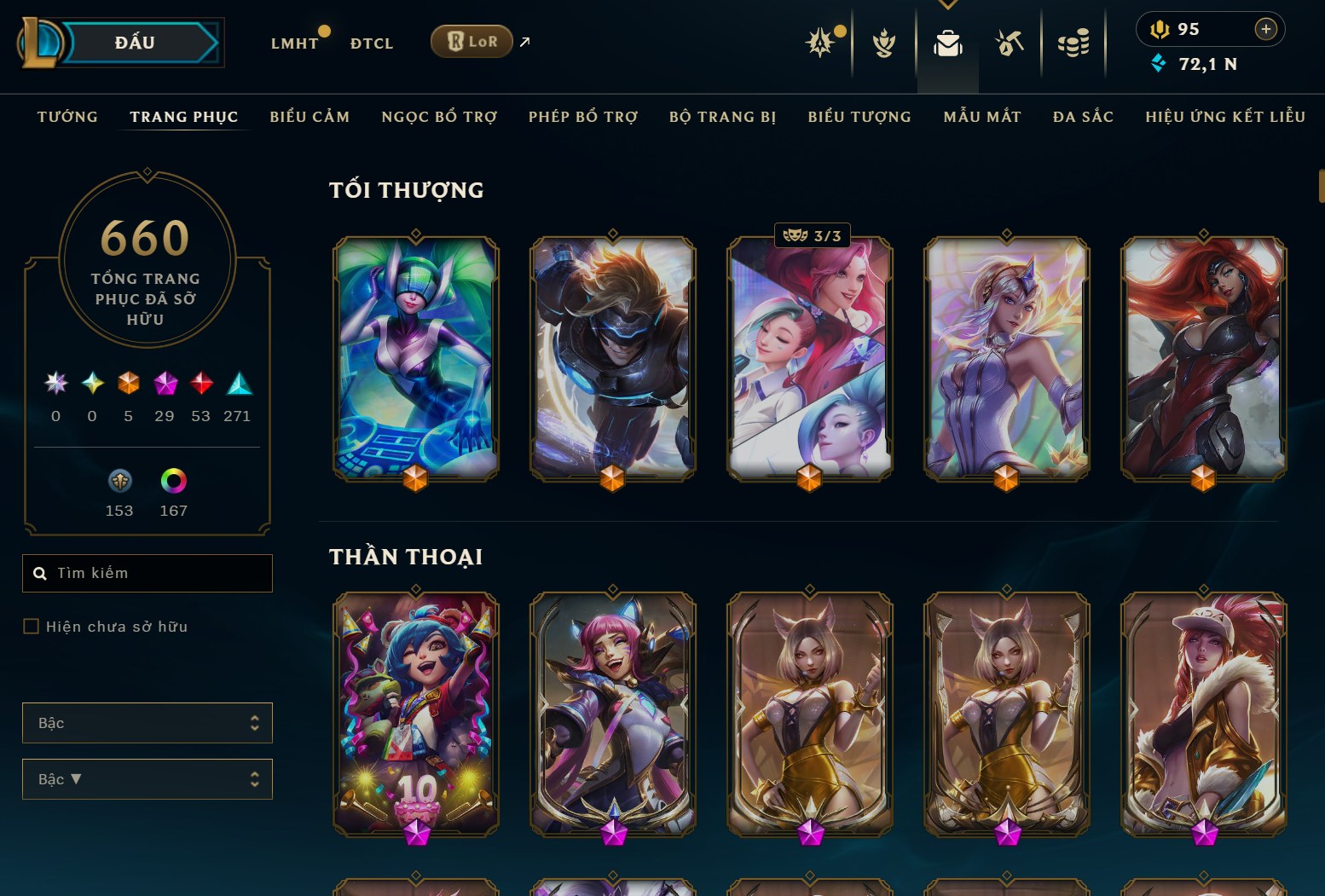
Task: Open the MẪU MẮT tab
Action: pyautogui.click(x=981, y=117)
